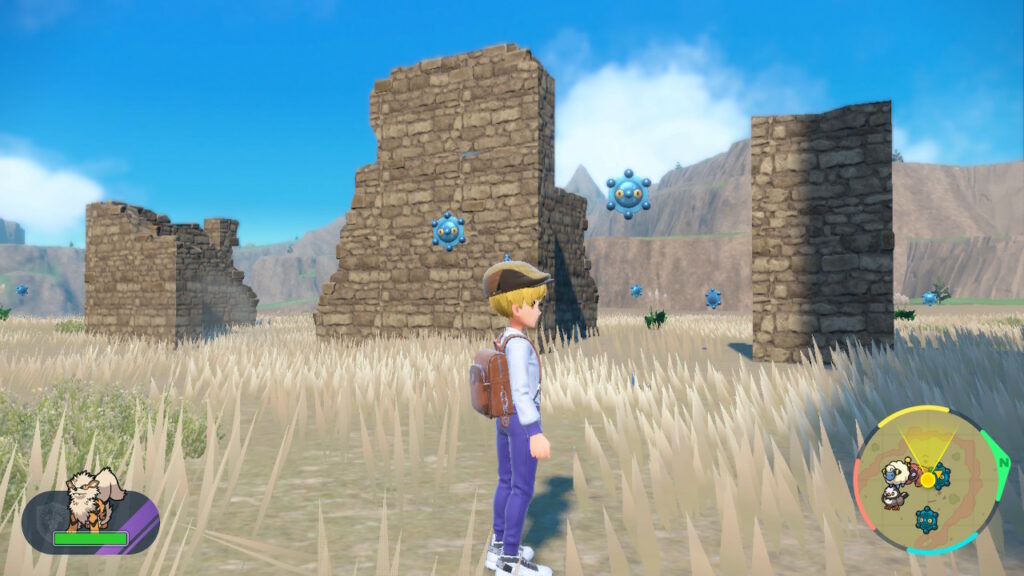This screenshot has width=1024, height=576.
Task: Select the brown bird Pokémon minimap marker
Action: coord(895,496)
